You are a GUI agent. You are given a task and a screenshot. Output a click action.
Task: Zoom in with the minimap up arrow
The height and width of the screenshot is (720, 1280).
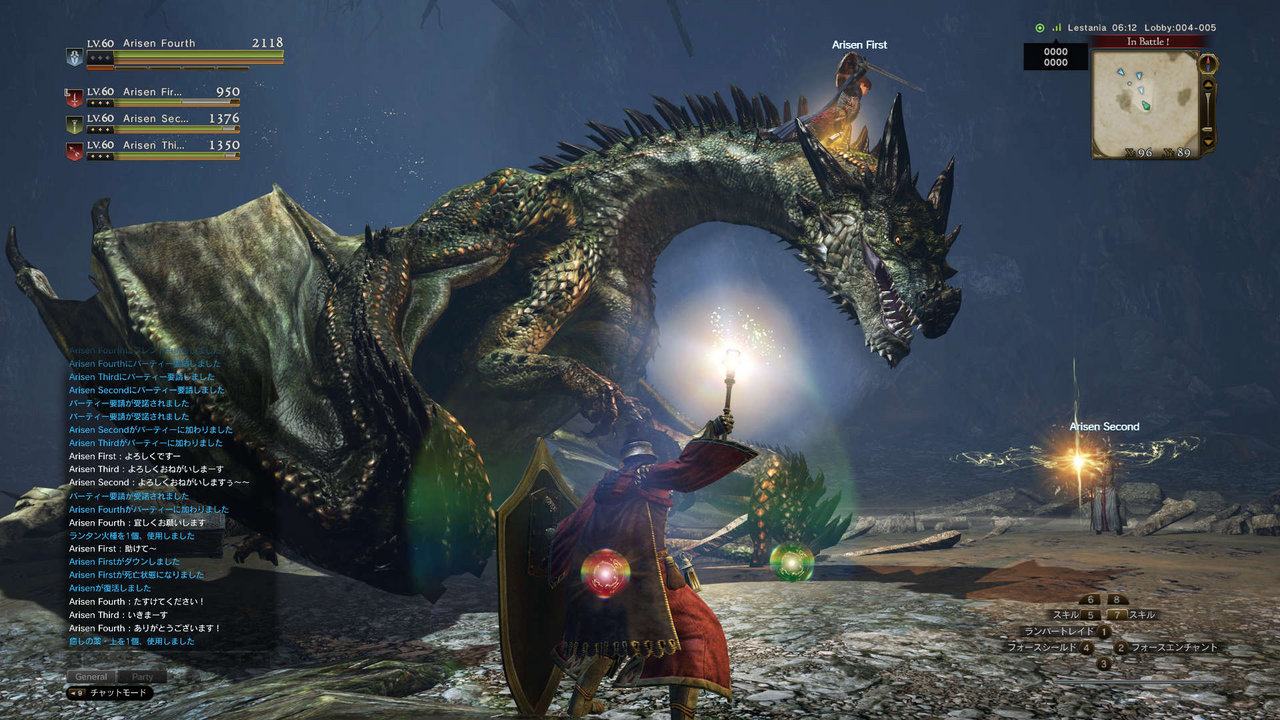click(1208, 85)
